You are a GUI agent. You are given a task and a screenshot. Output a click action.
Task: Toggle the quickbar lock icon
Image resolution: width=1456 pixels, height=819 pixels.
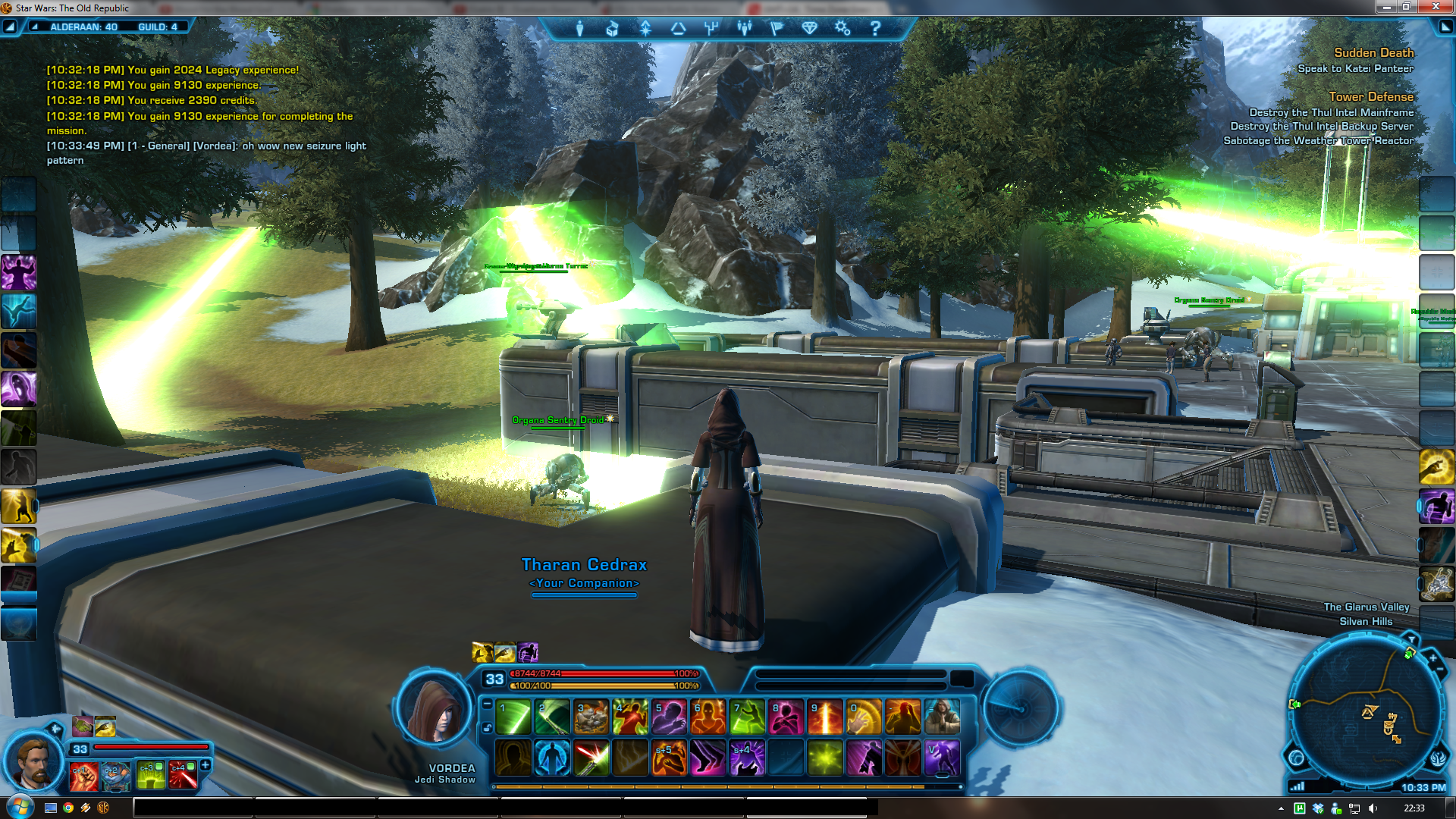coord(487,728)
